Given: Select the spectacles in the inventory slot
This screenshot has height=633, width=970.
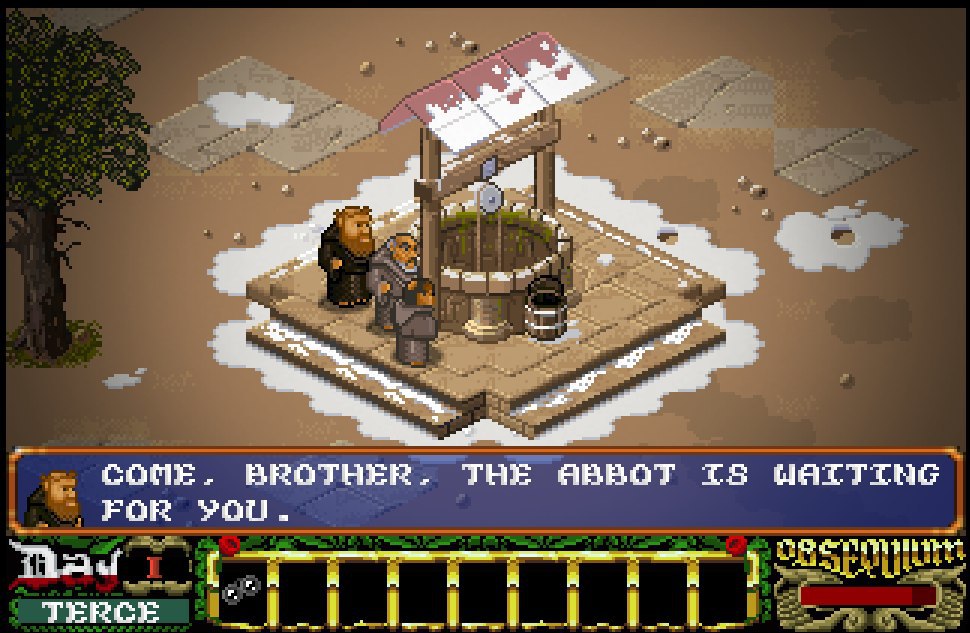Looking at the screenshot, I should (240, 590).
